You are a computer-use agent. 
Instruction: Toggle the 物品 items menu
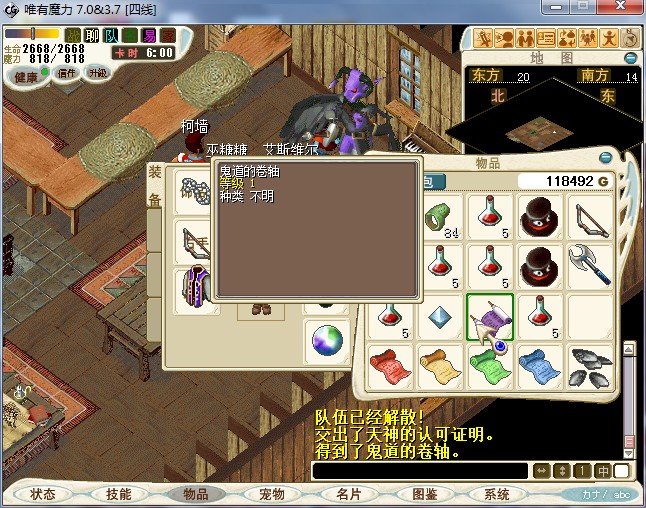click(x=195, y=494)
